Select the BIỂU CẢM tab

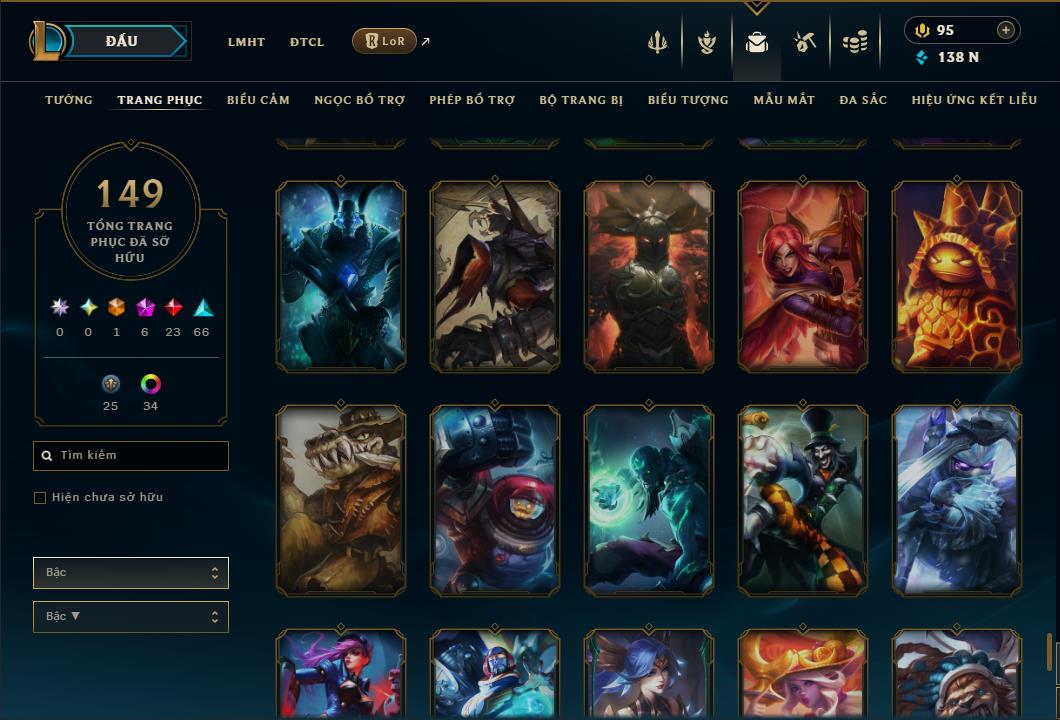[258, 100]
